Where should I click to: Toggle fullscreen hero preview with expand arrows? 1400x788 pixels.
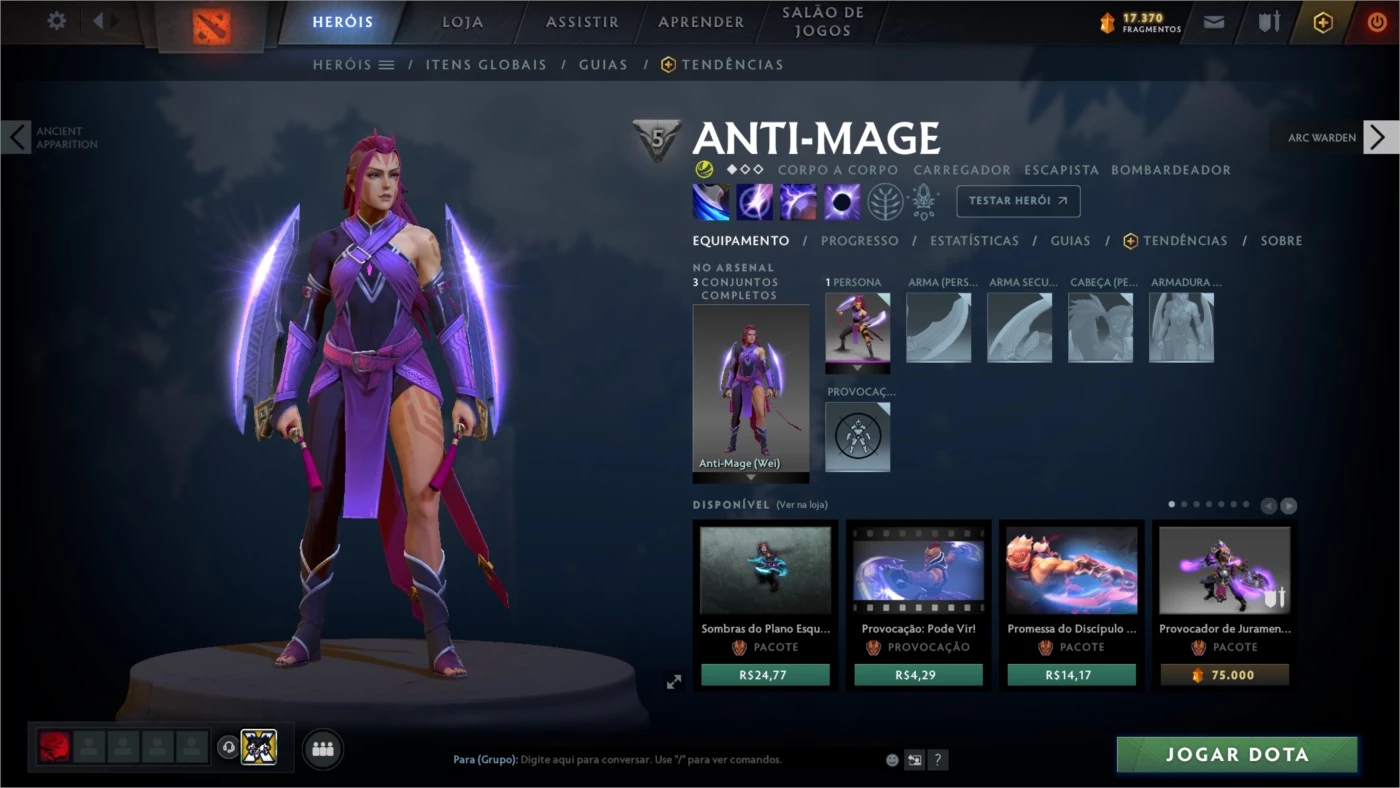[x=674, y=682]
